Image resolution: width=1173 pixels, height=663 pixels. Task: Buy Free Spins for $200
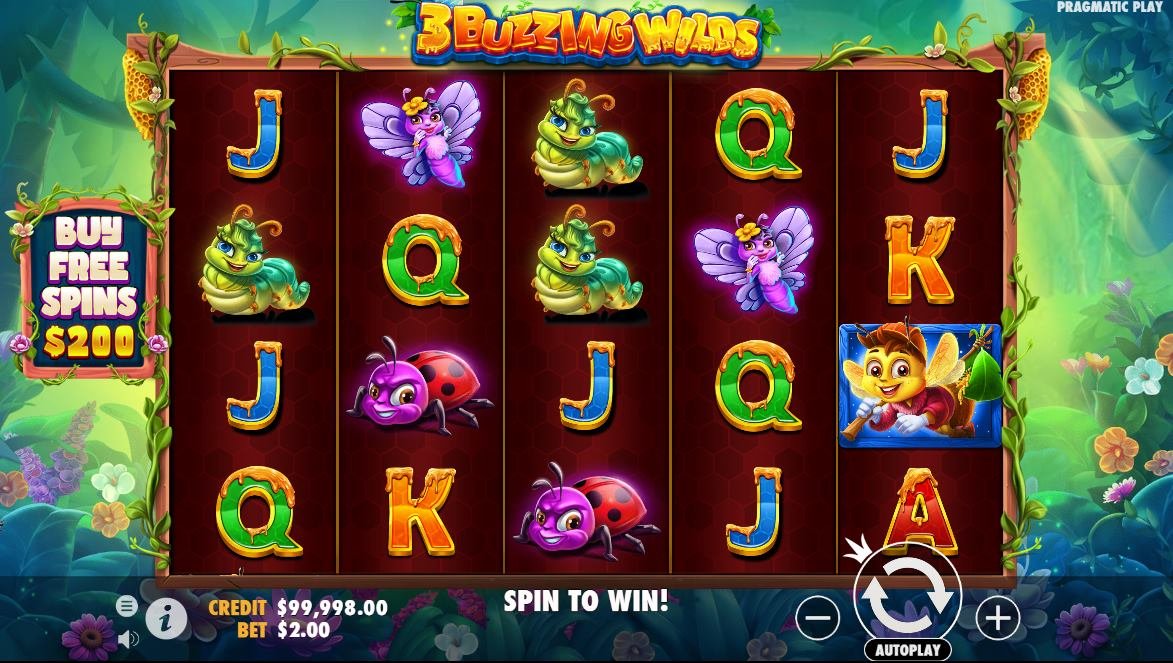coord(89,287)
